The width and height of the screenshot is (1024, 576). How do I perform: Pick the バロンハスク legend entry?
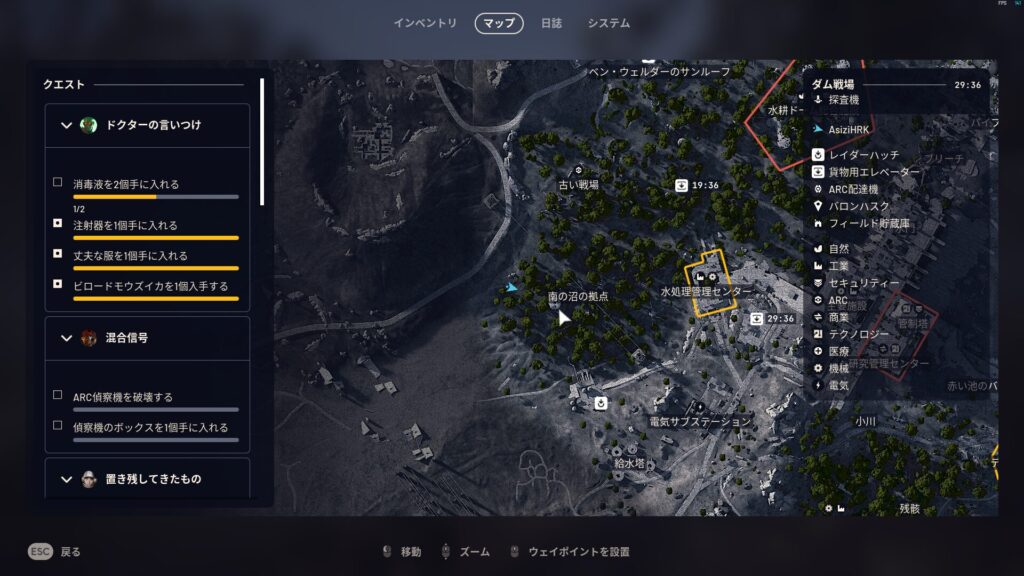tap(859, 206)
